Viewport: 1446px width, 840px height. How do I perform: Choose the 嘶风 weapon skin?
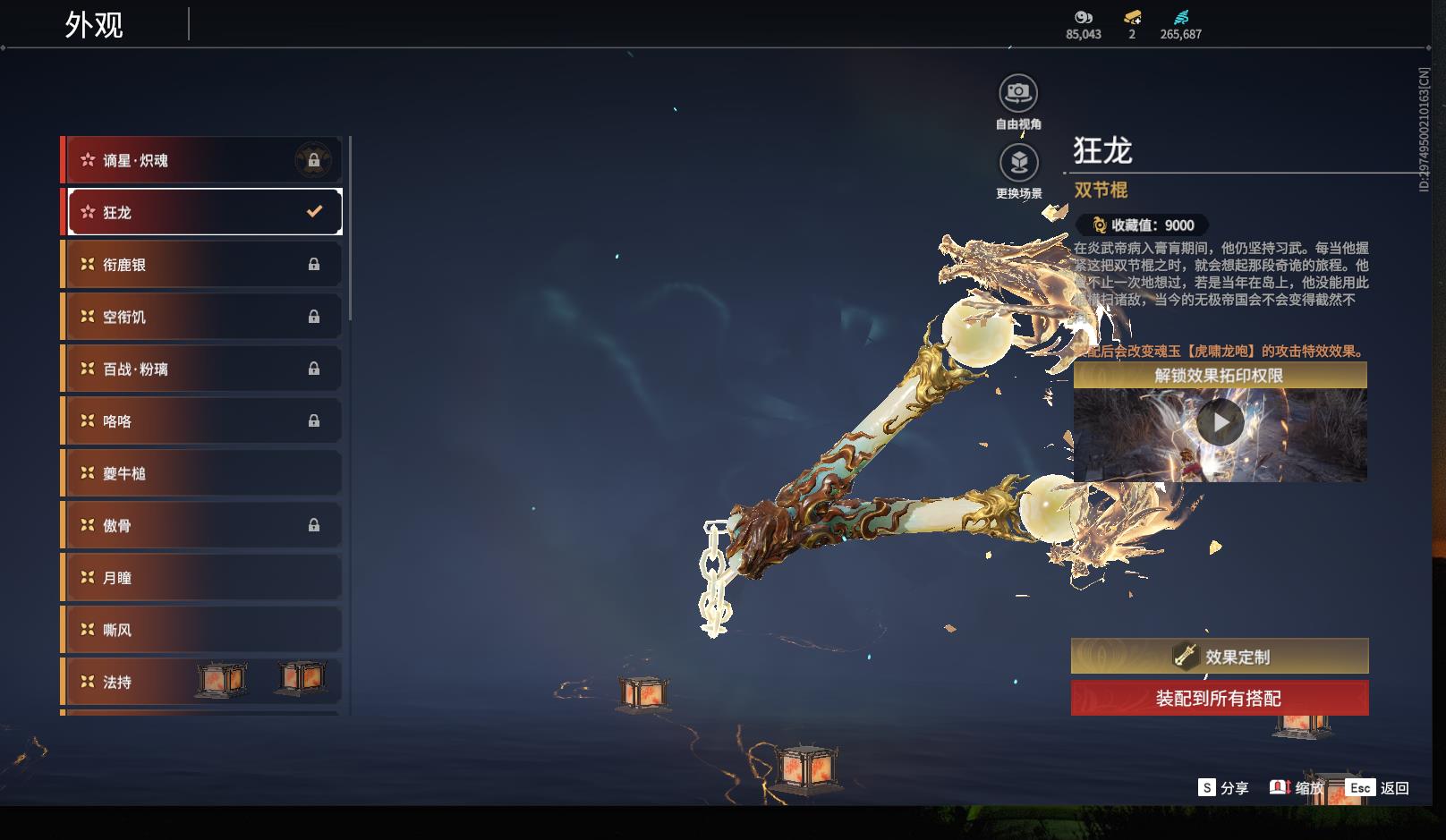pyautogui.click(x=201, y=630)
